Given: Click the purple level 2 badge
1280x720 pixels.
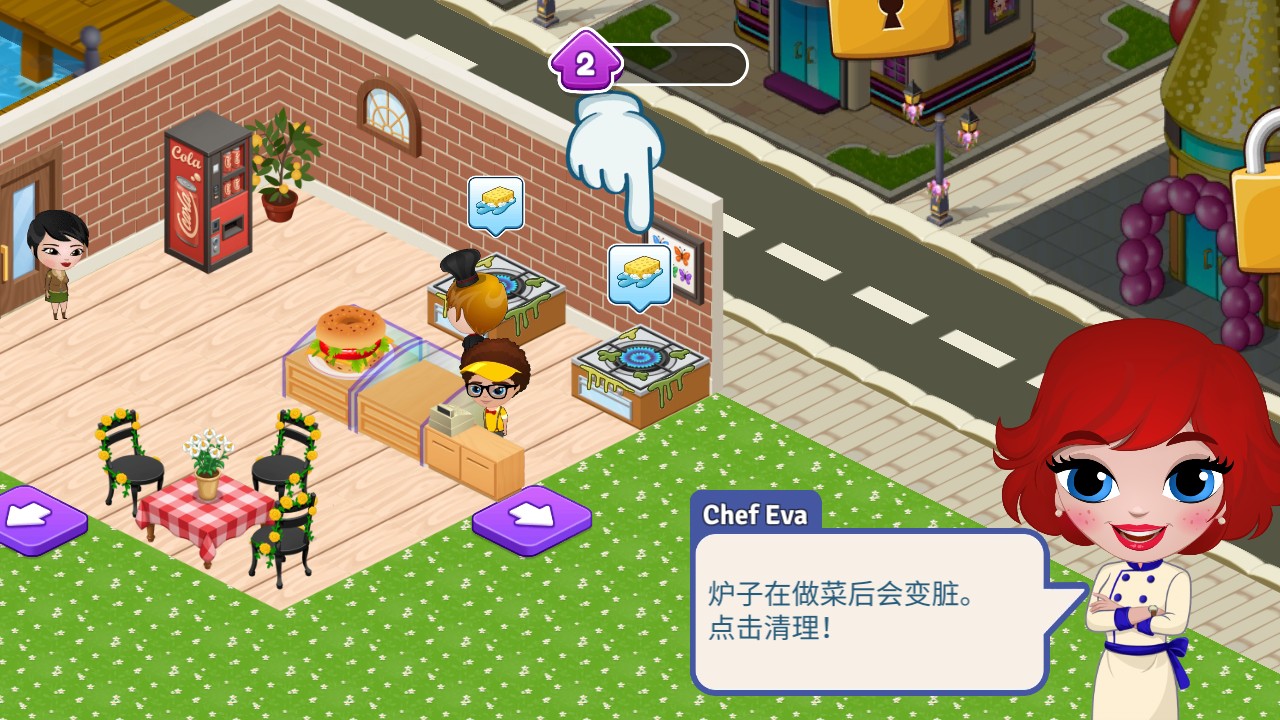Looking at the screenshot, I should (x=585, y=65).
